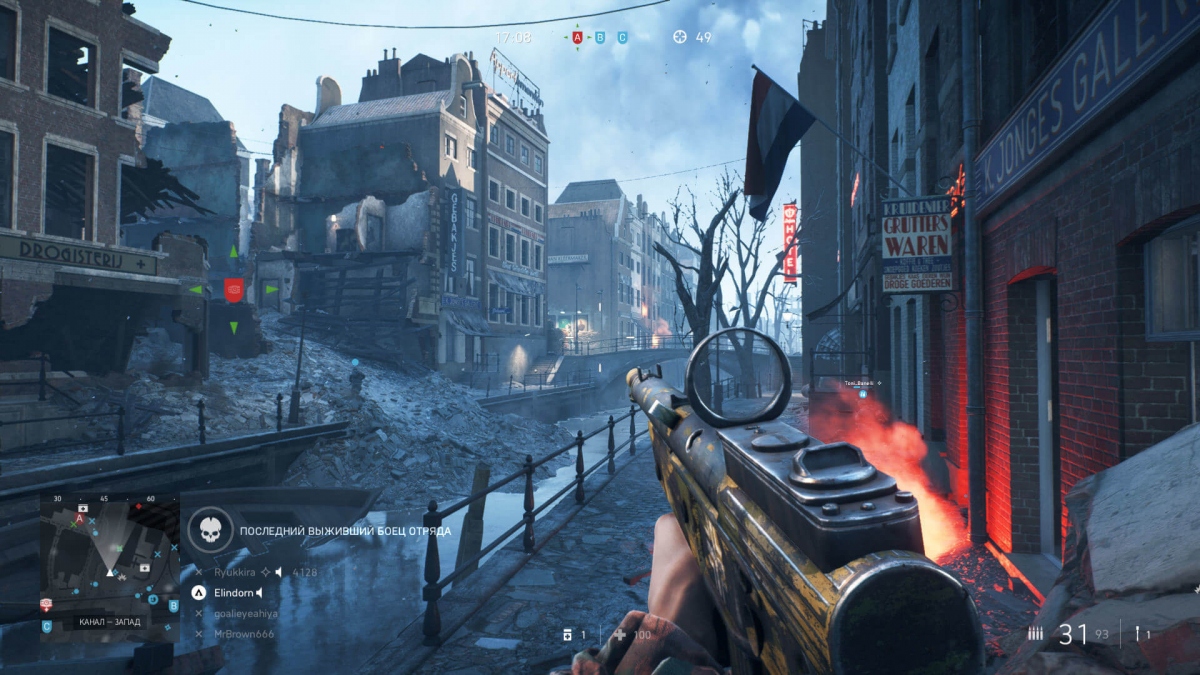Click objective B marker on the minimap
Screen dimensions: 1200x675
tap(172, 605)
